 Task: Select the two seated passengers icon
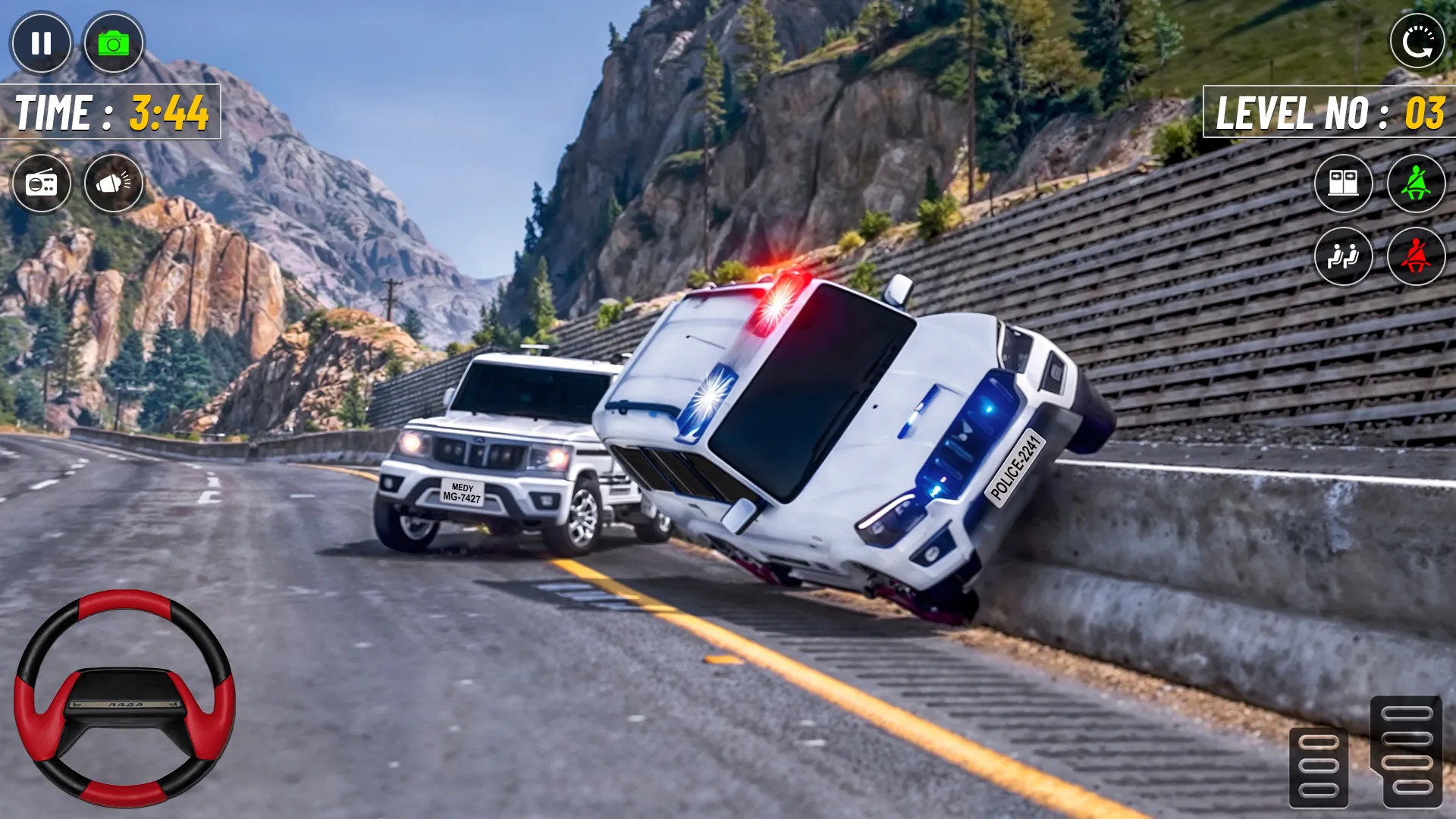(x=1343, y=256)
